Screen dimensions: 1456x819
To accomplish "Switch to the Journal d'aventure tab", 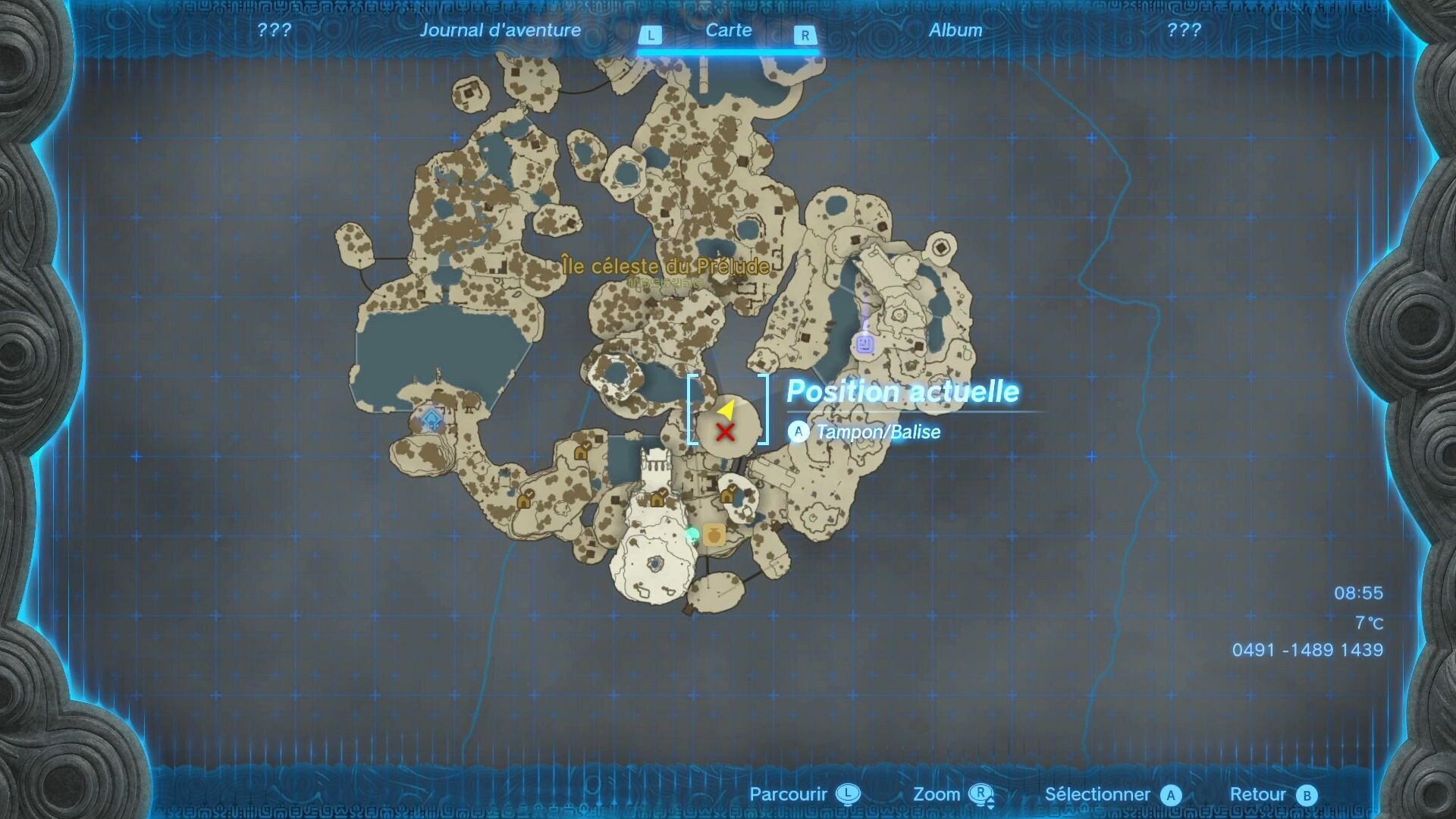I will pos(500,30).
